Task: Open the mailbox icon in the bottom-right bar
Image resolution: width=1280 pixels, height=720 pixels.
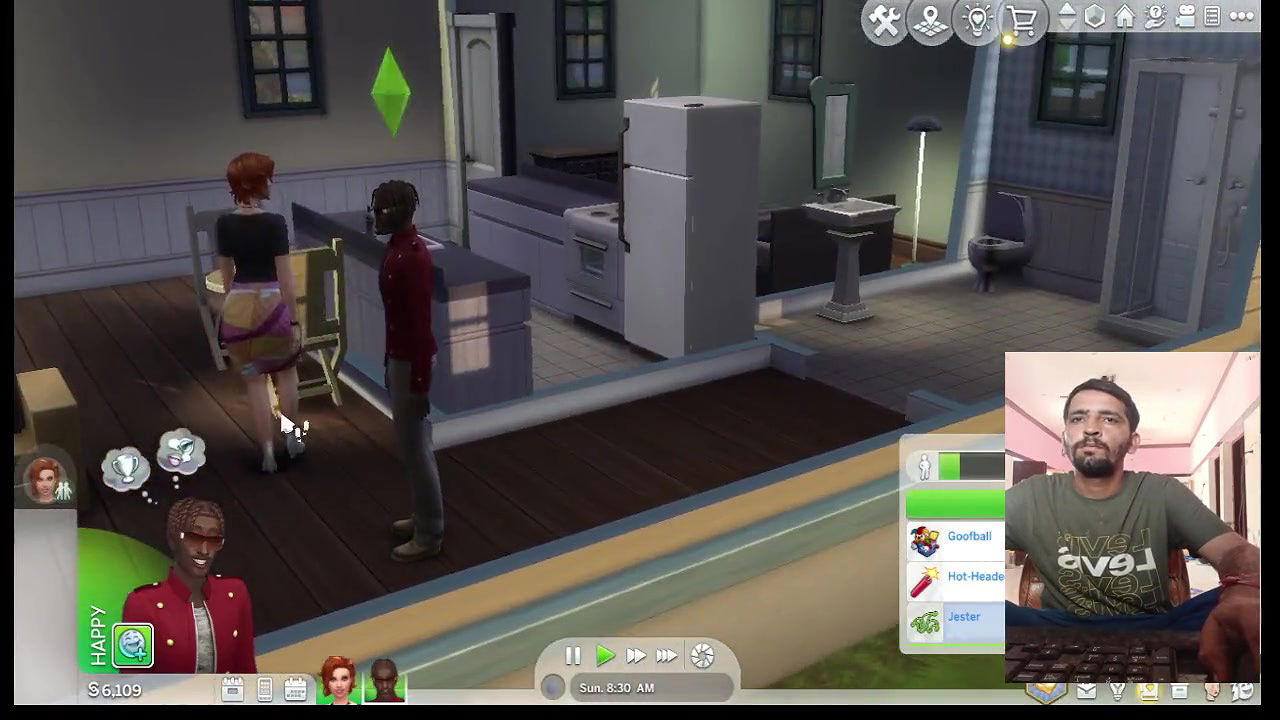Action: [x=1085, y=691]
